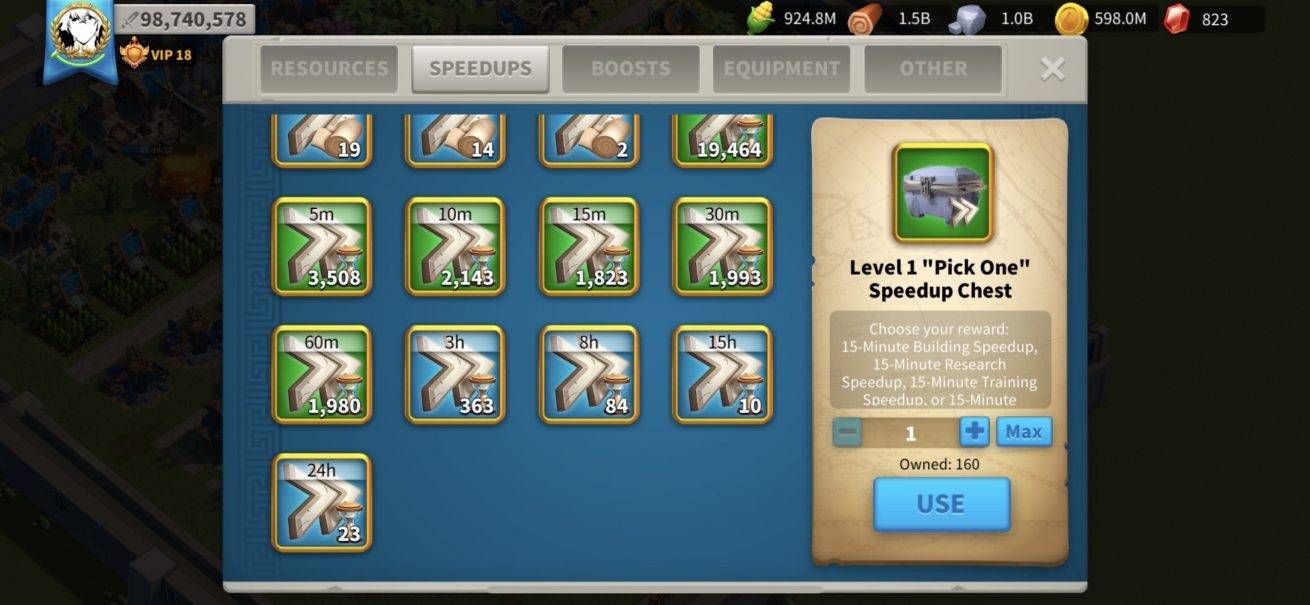Choose the 24h speedup item
The height and width of the screenshot is (605, 1310).
322,502
